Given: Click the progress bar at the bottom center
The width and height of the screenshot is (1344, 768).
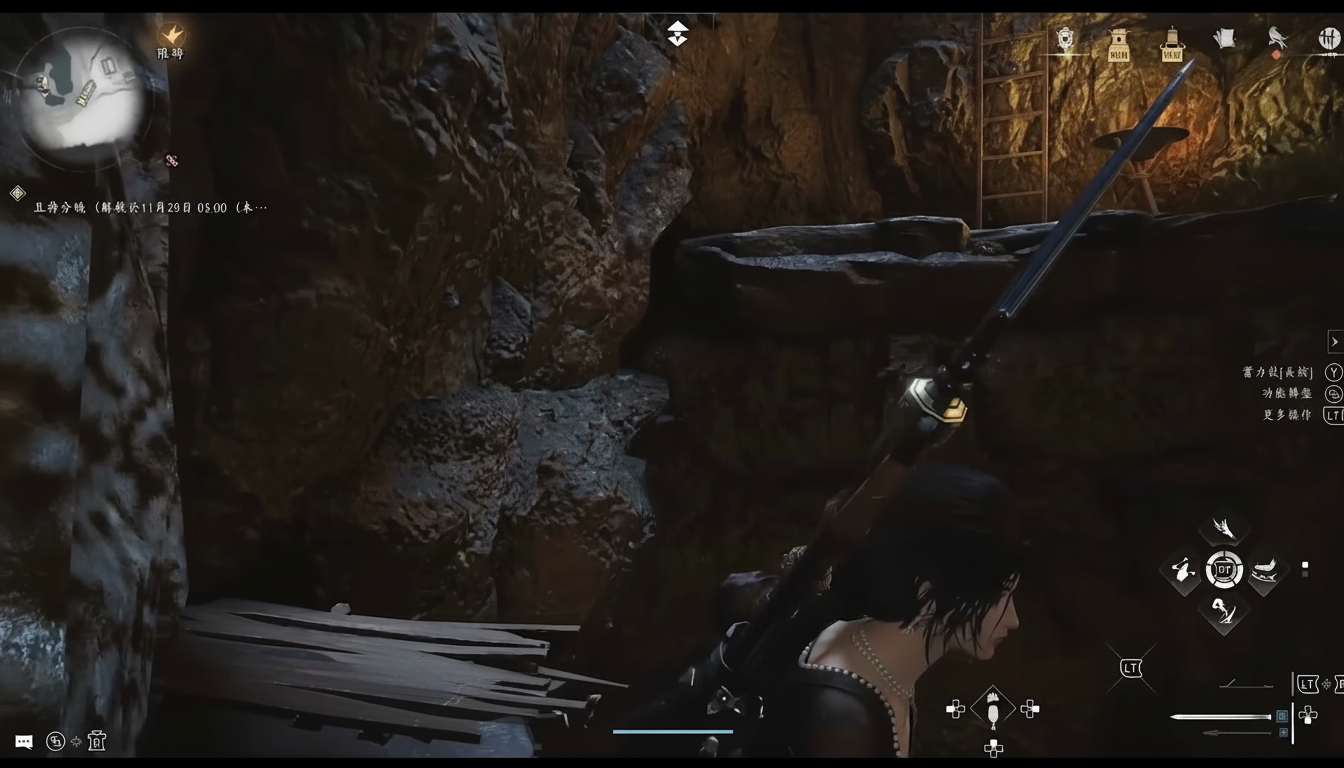Looking at the screenshot, I should tap(672, 731).
